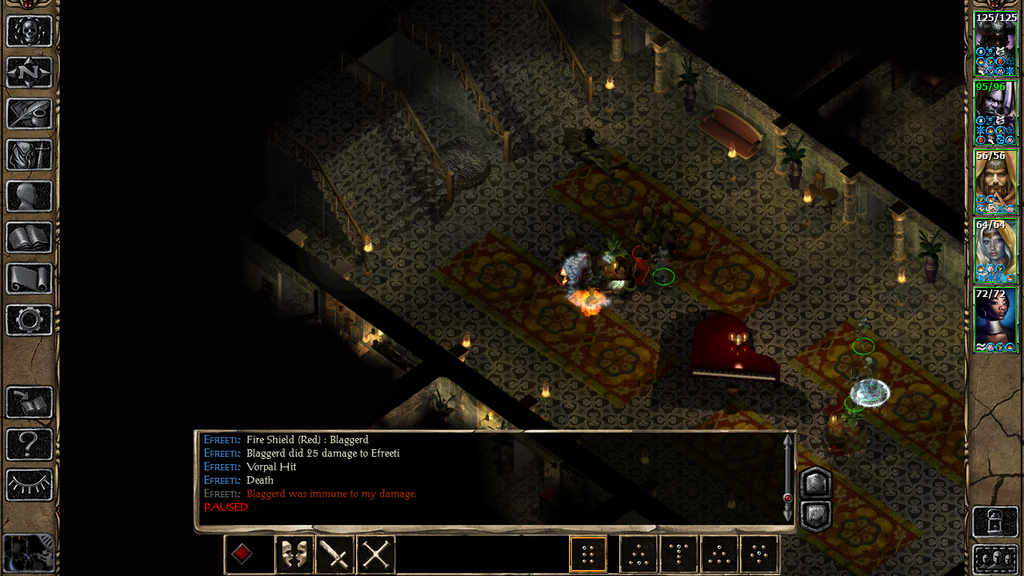Select the party portrait with 72/72 health

995,319
